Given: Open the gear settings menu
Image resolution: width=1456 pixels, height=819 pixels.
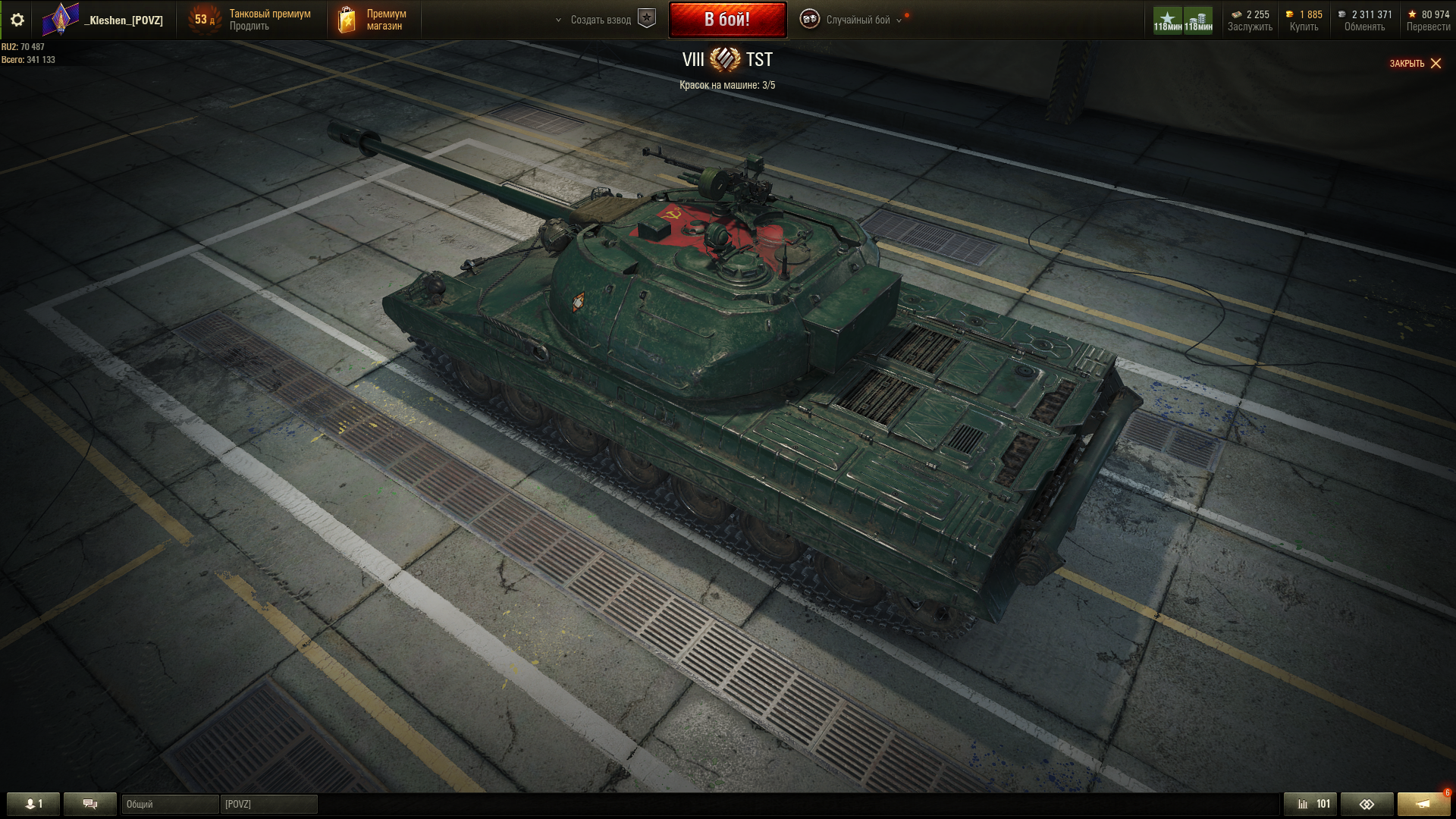Looking at the screenshot, I should click(17, 20).
